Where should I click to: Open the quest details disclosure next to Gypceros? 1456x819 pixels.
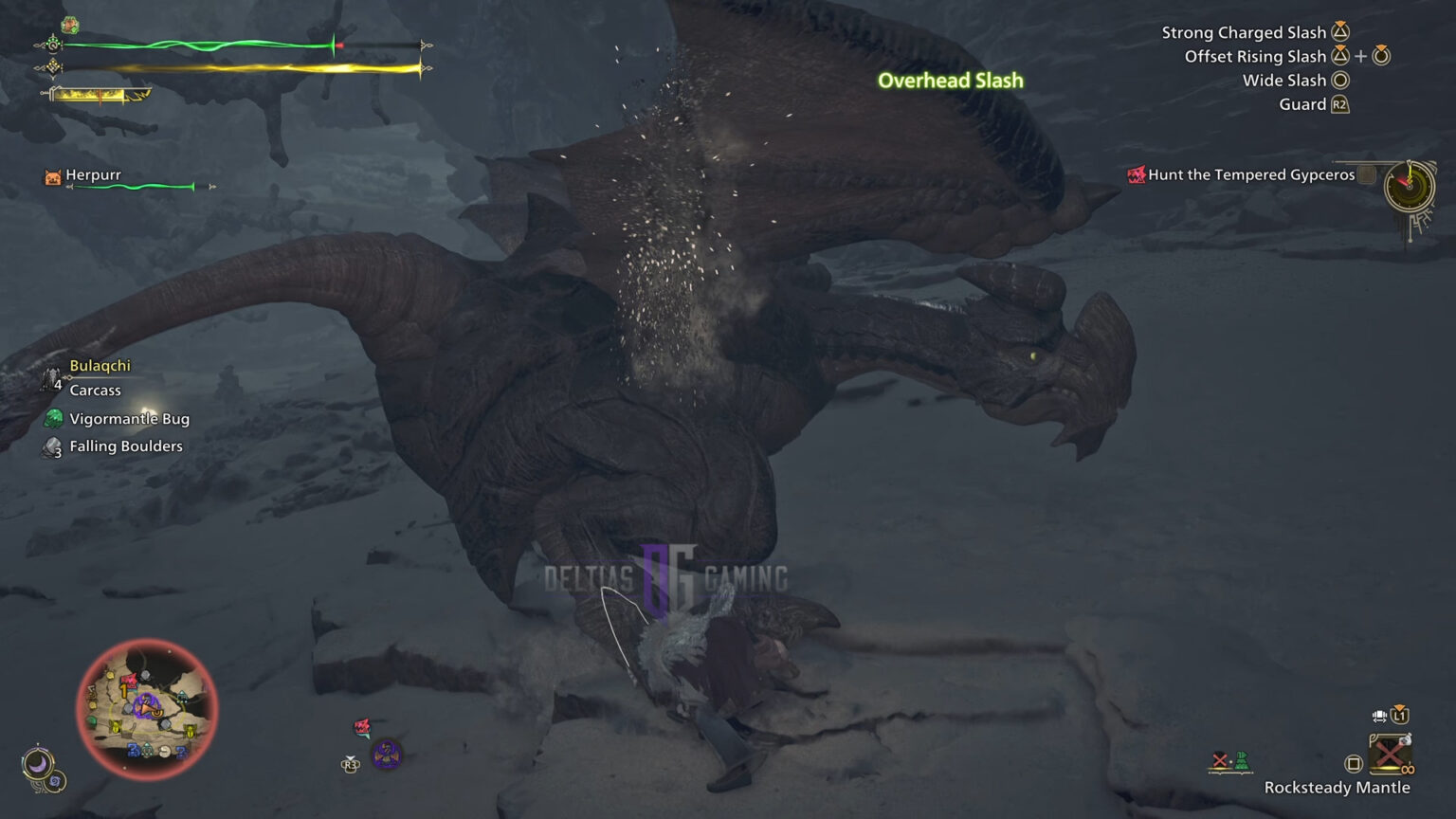1365,174
